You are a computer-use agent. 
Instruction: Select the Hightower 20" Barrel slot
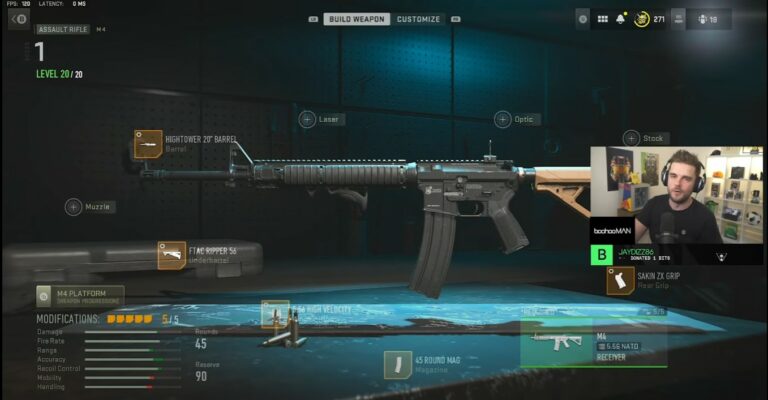point(149,144)
